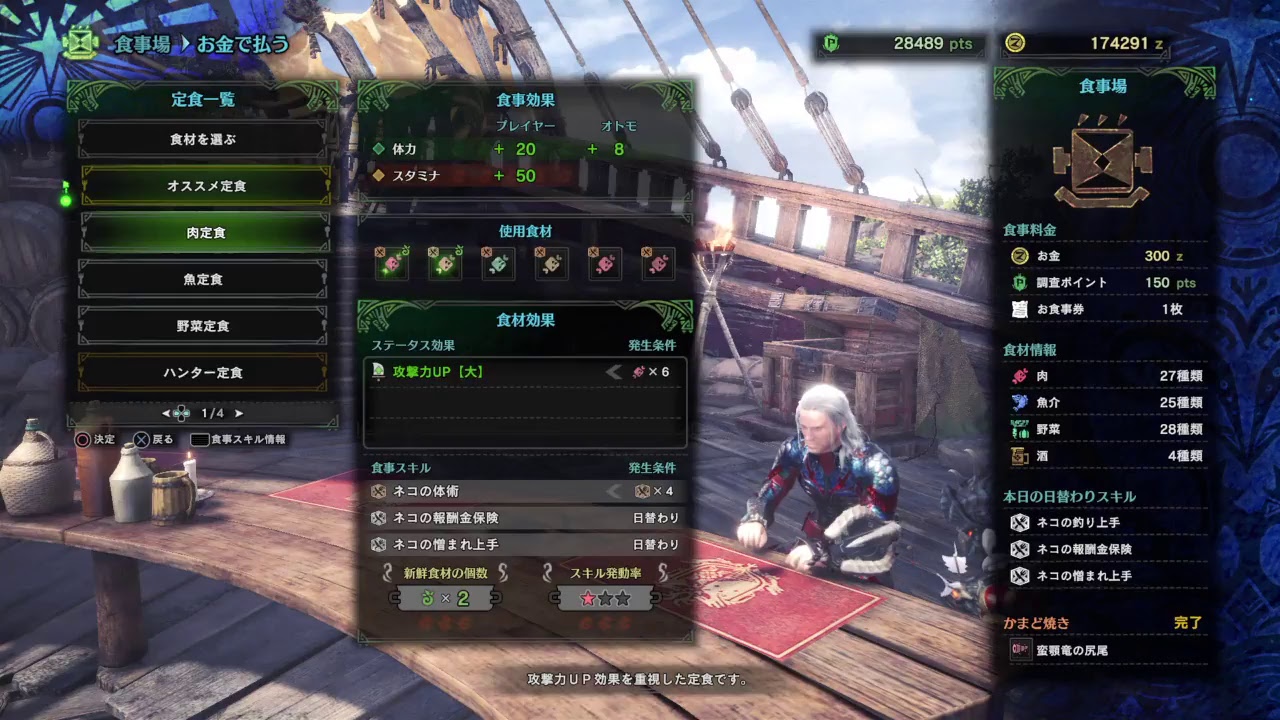Select the 攻撃力UP【大】 status effect row
This screenshot has width=1280, height=720.
524,372
